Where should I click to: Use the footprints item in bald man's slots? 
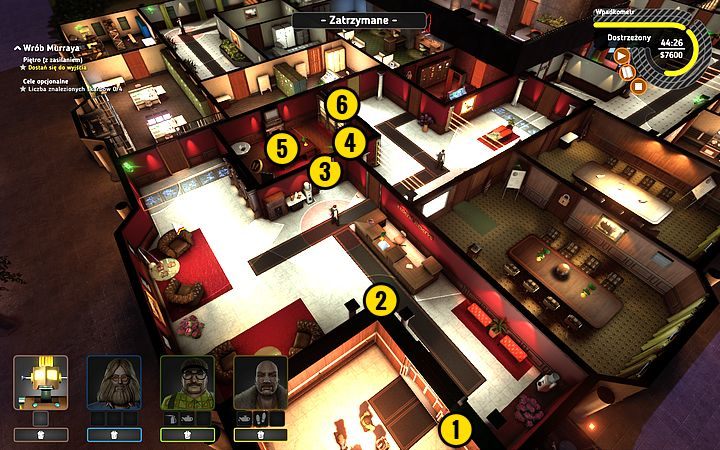click(259, 418)
